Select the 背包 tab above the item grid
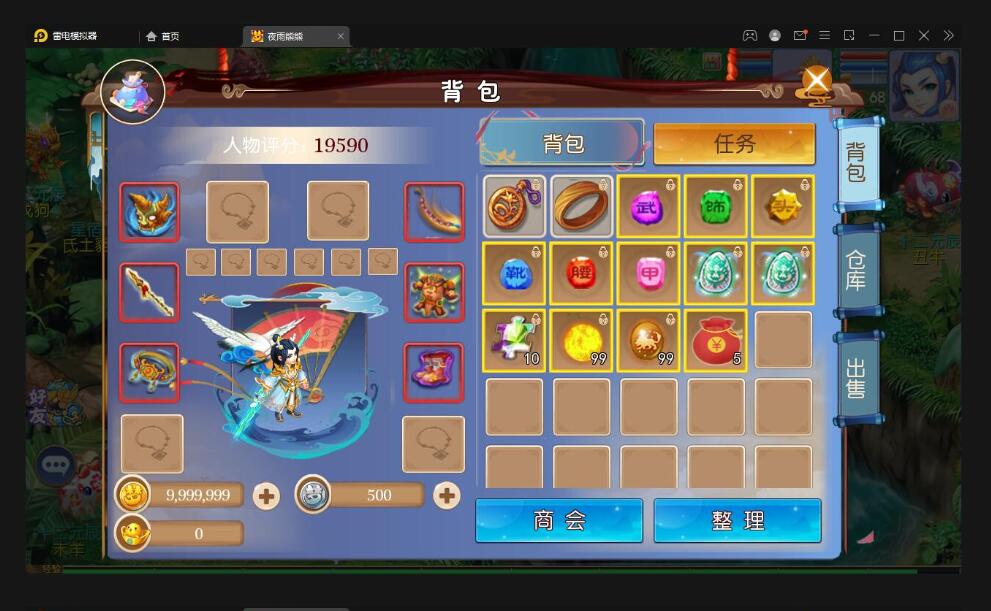 (x=562, y=144)
